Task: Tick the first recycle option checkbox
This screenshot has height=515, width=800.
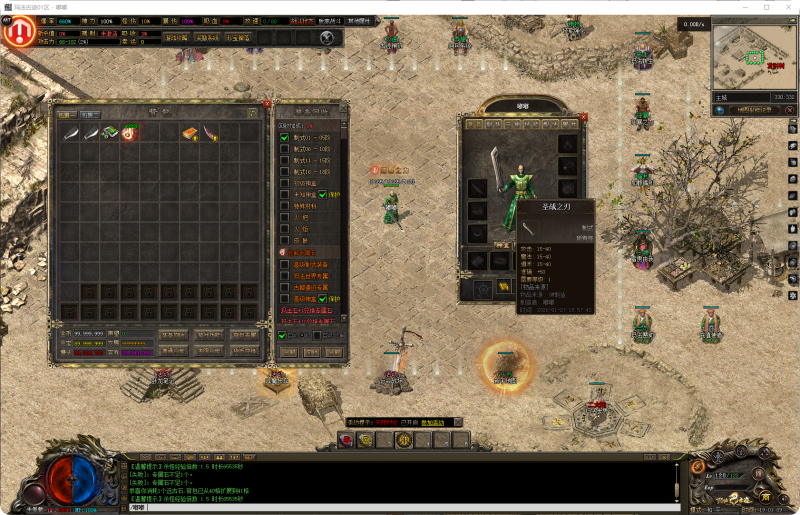Action: pyautogui.click(x=284, y=138)
